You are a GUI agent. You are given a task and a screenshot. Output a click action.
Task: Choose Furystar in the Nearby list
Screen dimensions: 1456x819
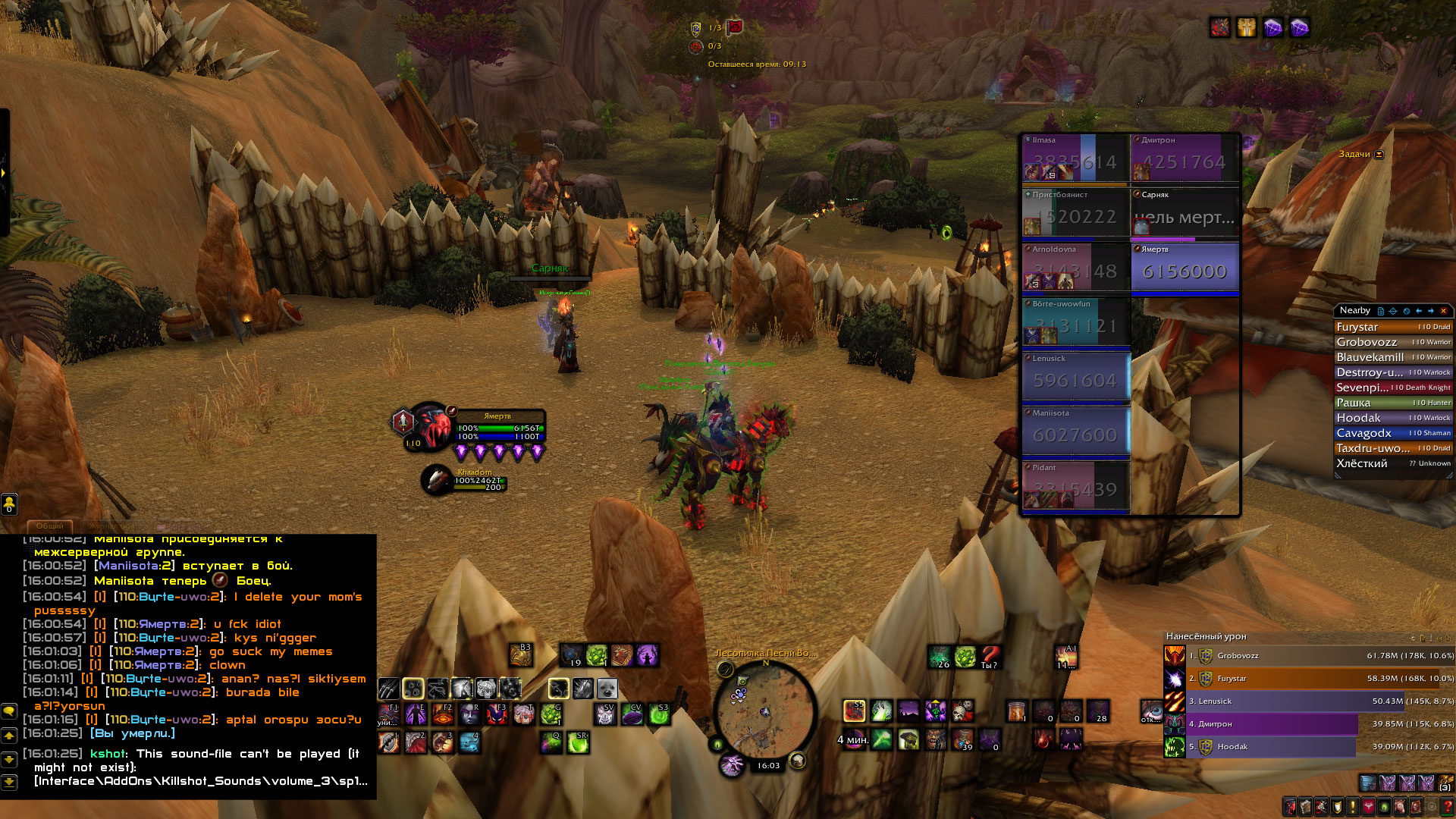[x=1392, y=327]
